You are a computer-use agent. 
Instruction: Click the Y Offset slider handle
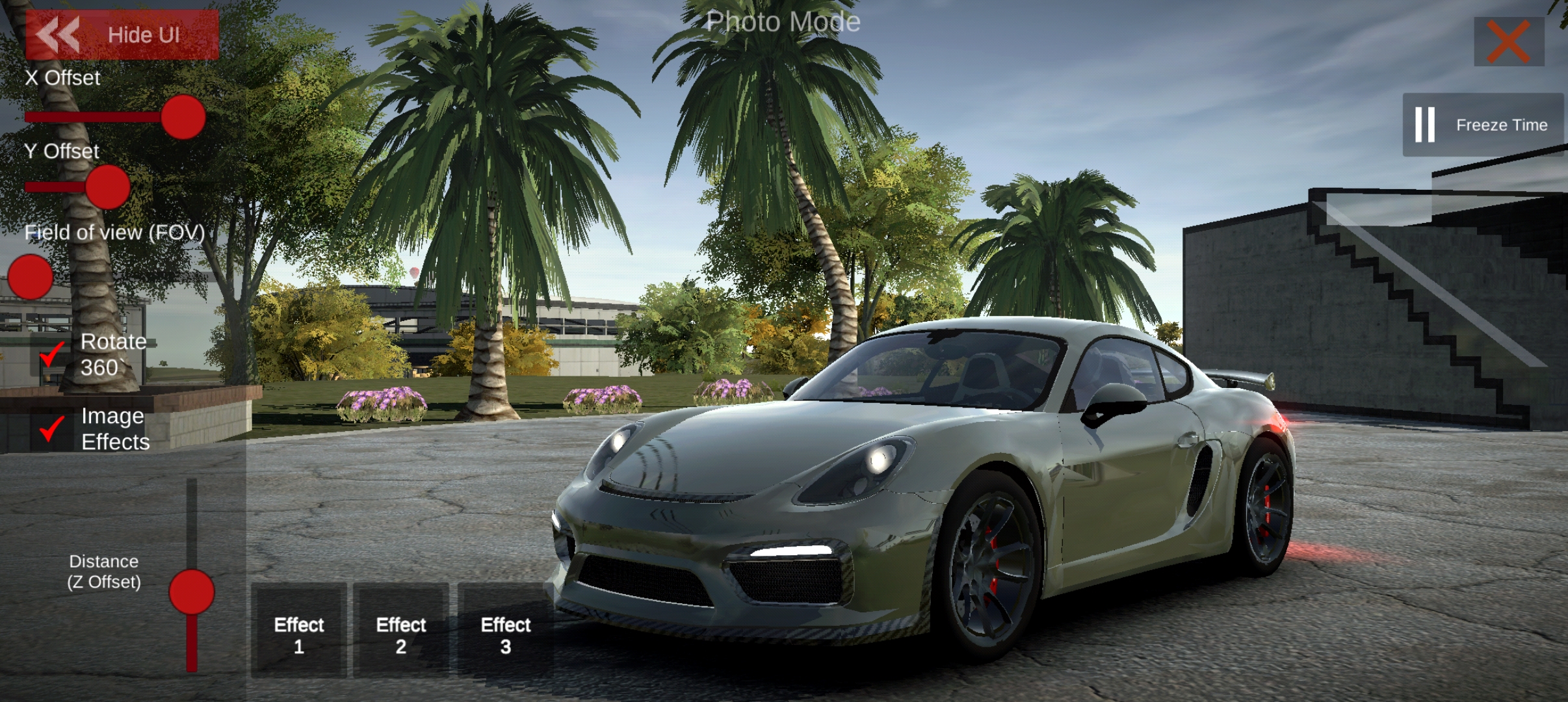(108, 187)
